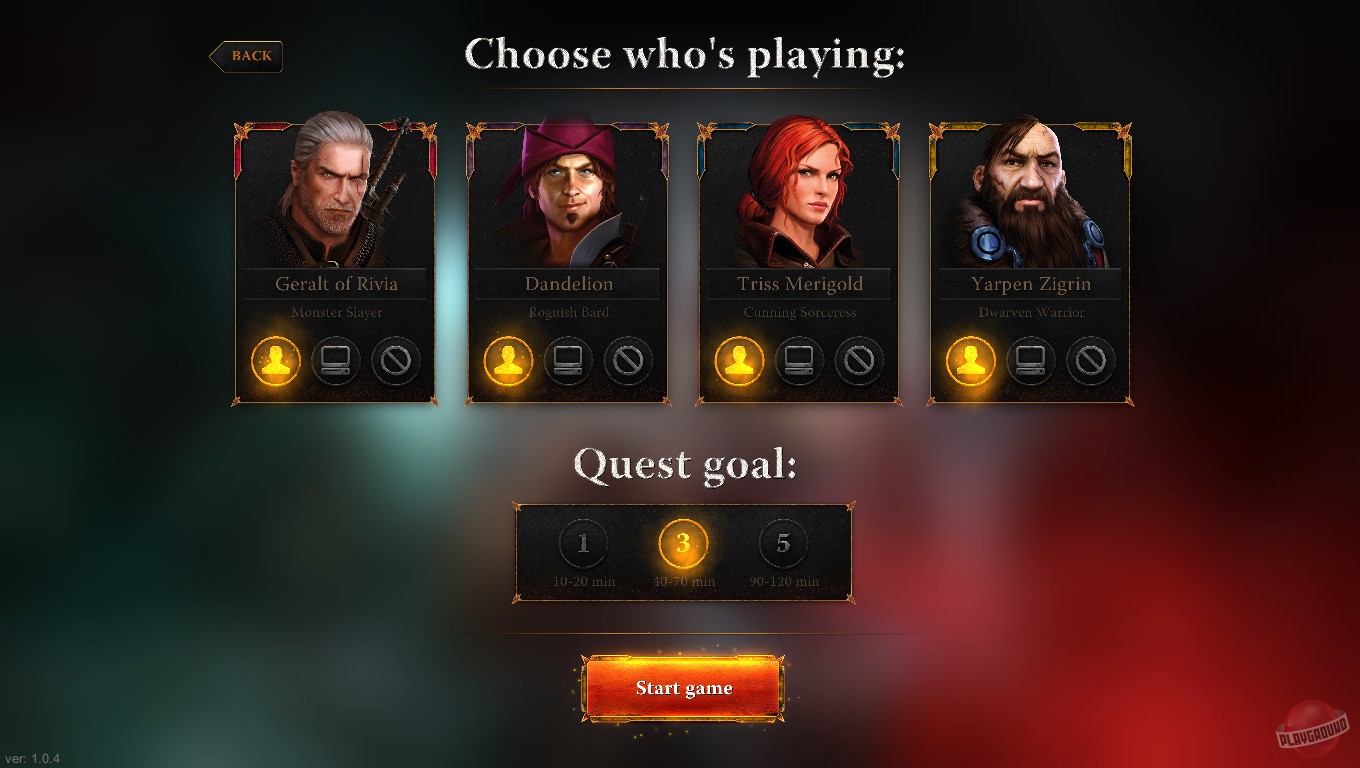
Task: Click the Back button
Action: click(x=247, y=56)
